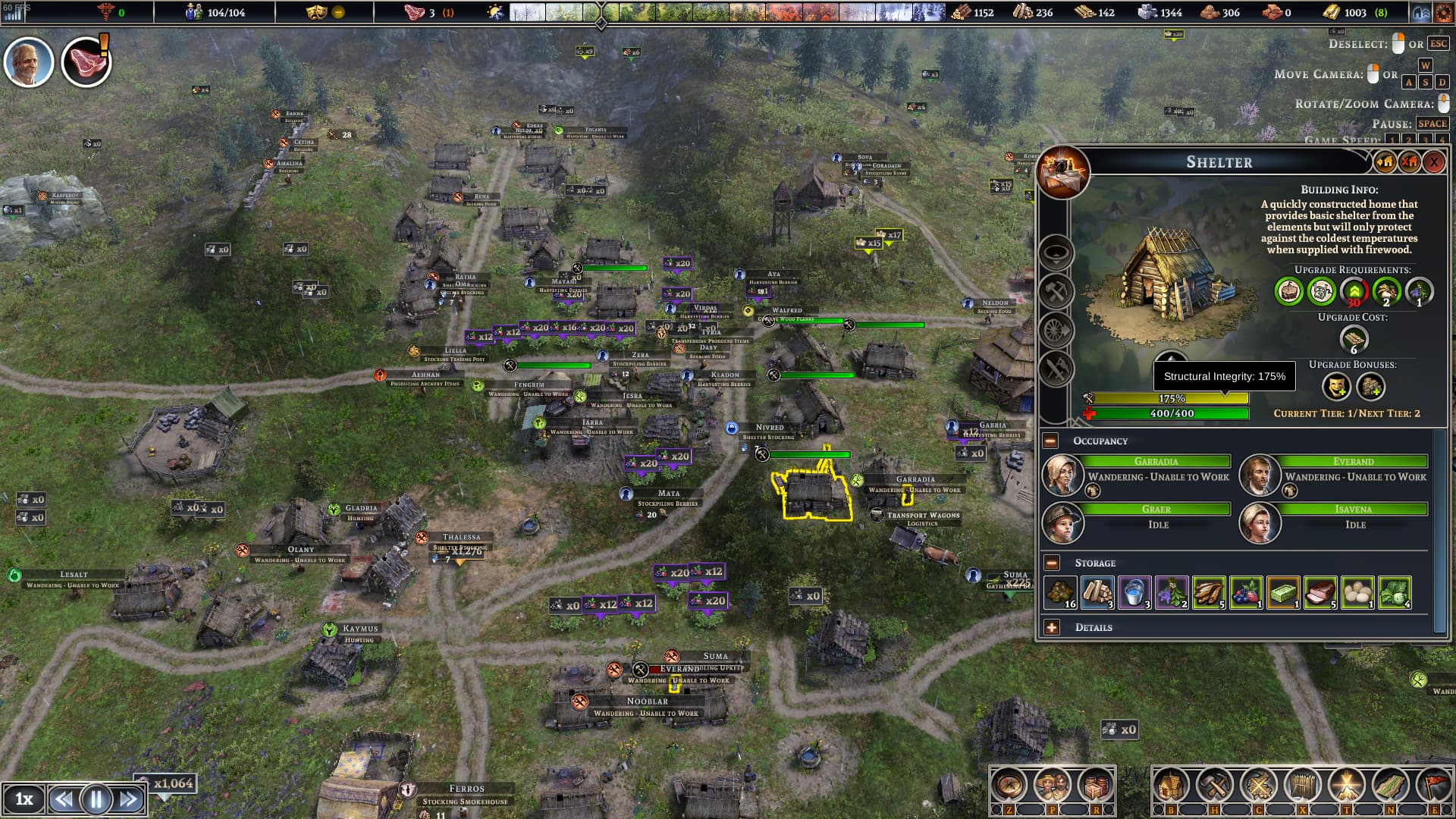Click the water bucket item in Storage
The height and width of the screenshot is (819, 1456).
point(1134,592)
